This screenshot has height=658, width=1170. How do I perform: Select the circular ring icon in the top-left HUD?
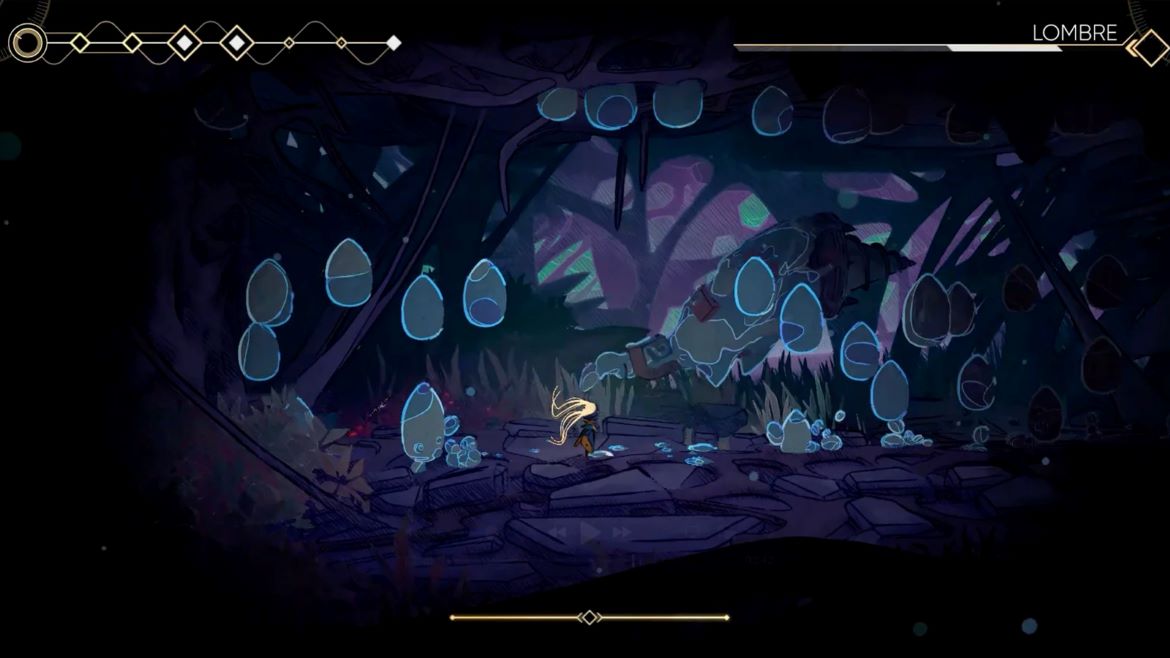[x=28, y=43]
